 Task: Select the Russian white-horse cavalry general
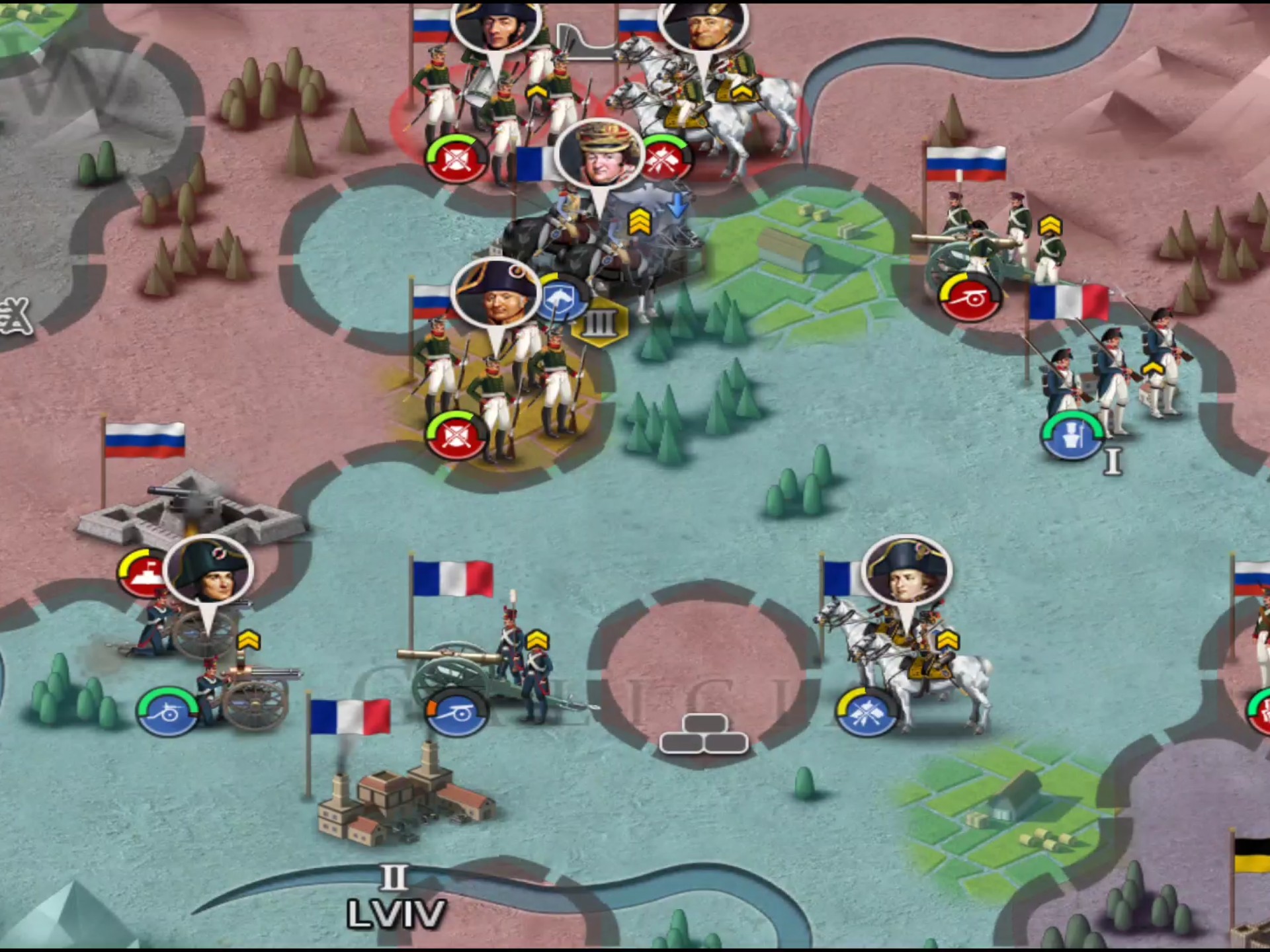(x=708, y=99)
